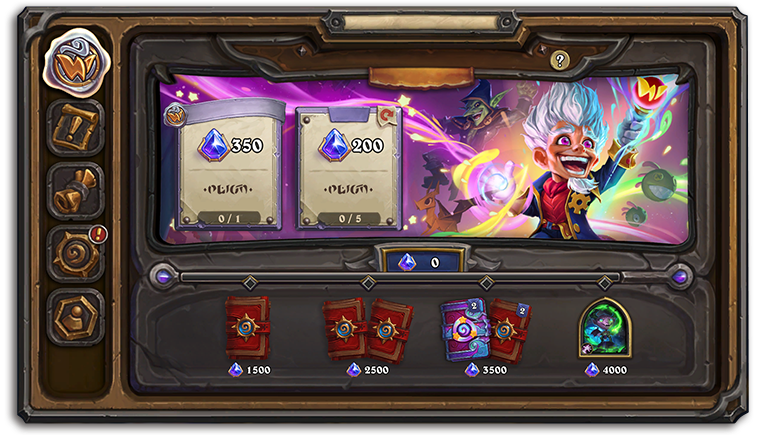
Task: Select the hexagon pawn tab
Action: [75, 316]
